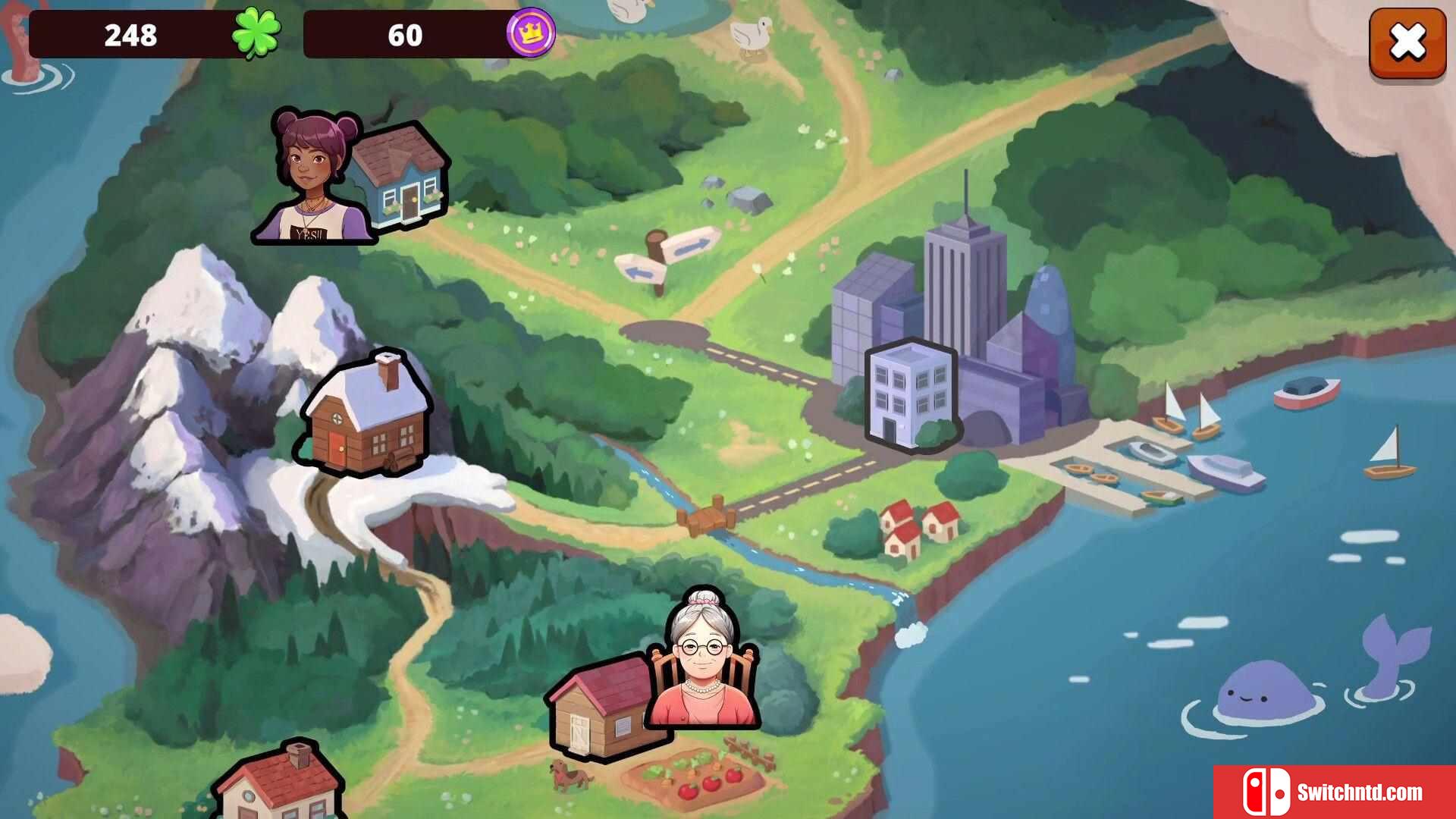Click the purple crown coin icon
Screen dimensions: 1456x819
530,33
